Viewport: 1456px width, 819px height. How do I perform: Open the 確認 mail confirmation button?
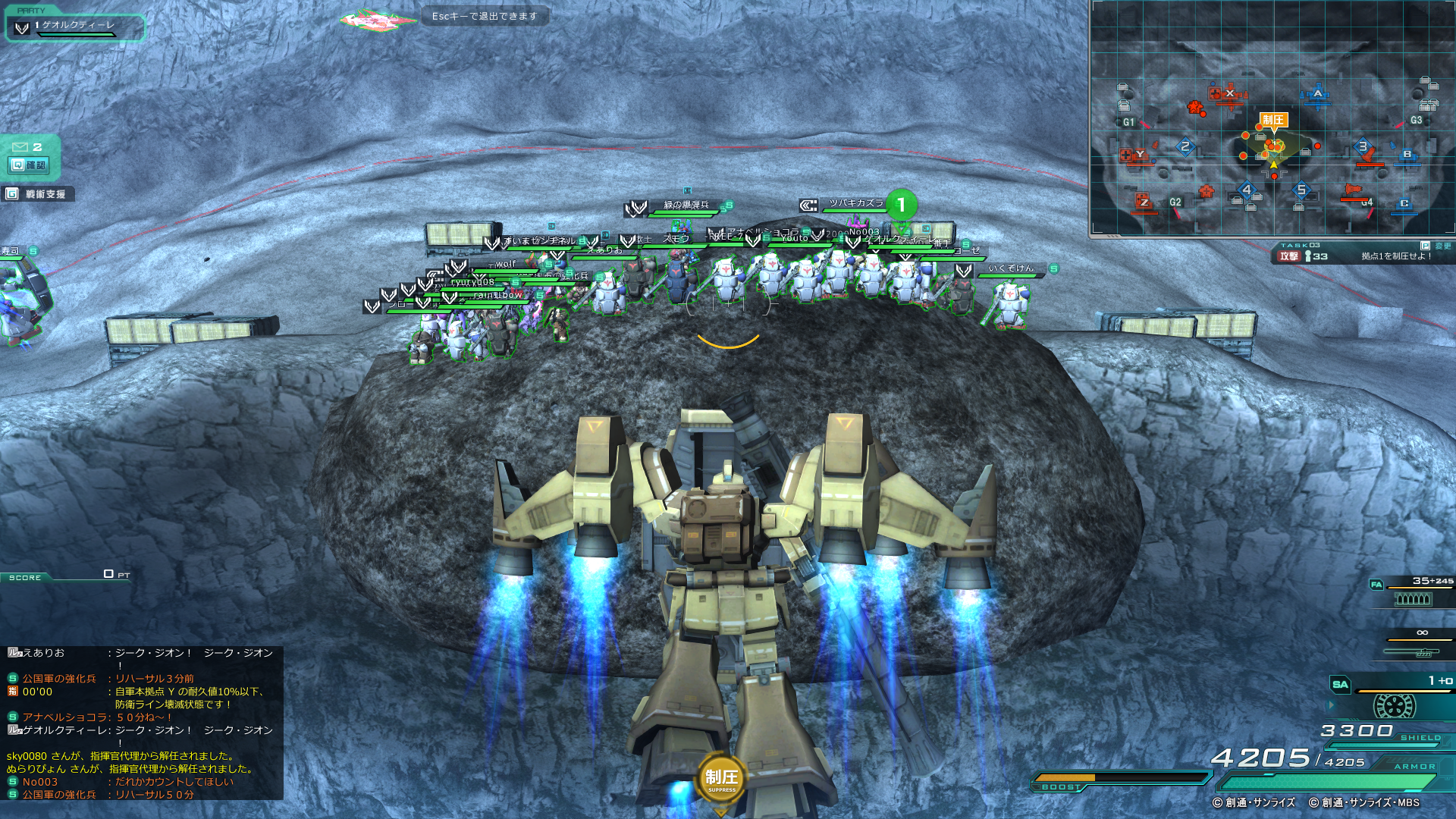30,165
